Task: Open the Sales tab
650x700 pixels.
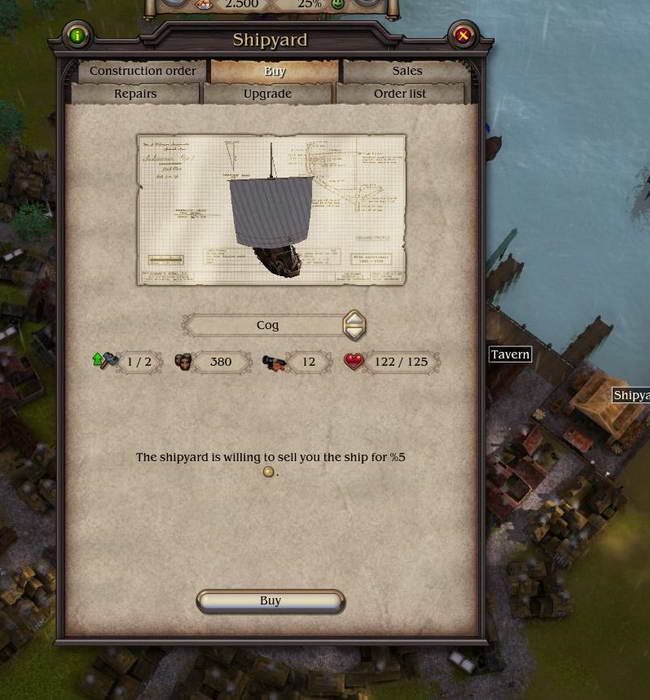Action: (x=407, y=71)
